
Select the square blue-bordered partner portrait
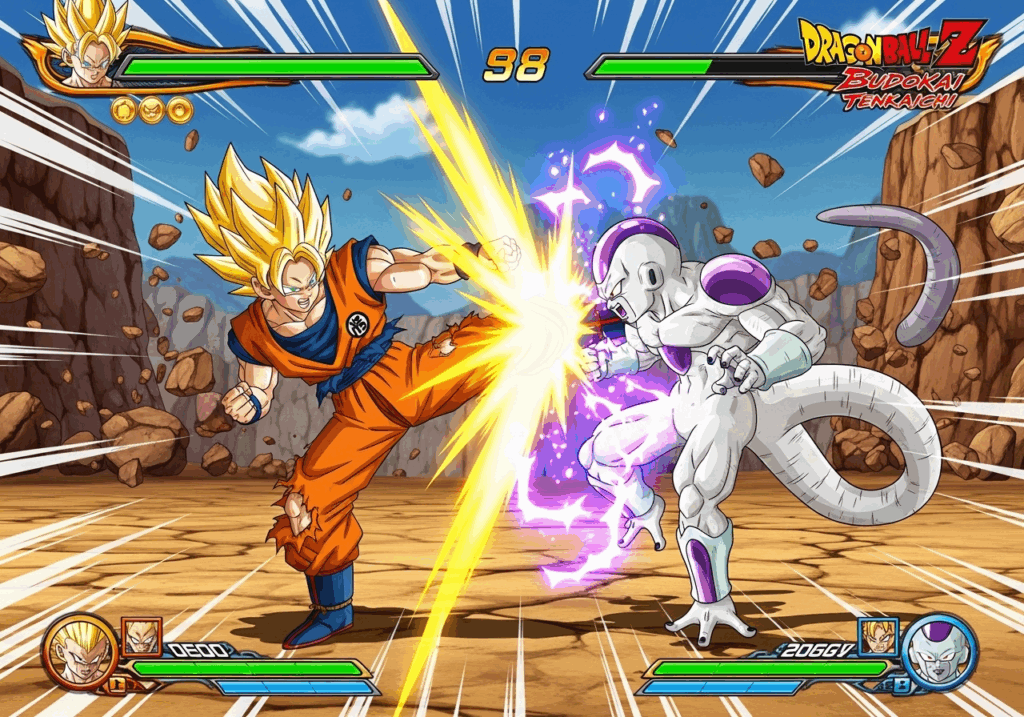point(878,636)
